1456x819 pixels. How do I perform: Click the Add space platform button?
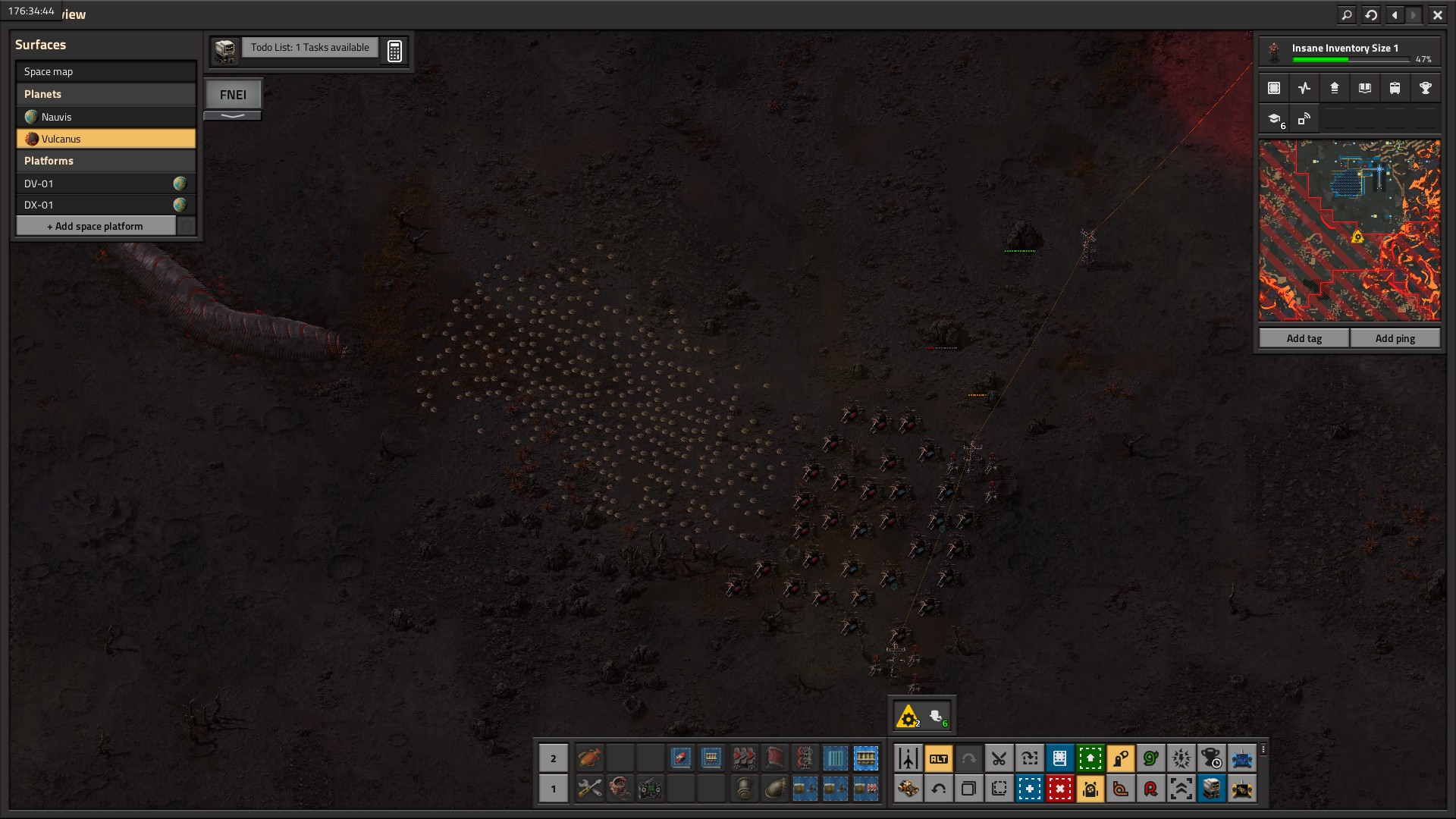(x=96, y=226)
